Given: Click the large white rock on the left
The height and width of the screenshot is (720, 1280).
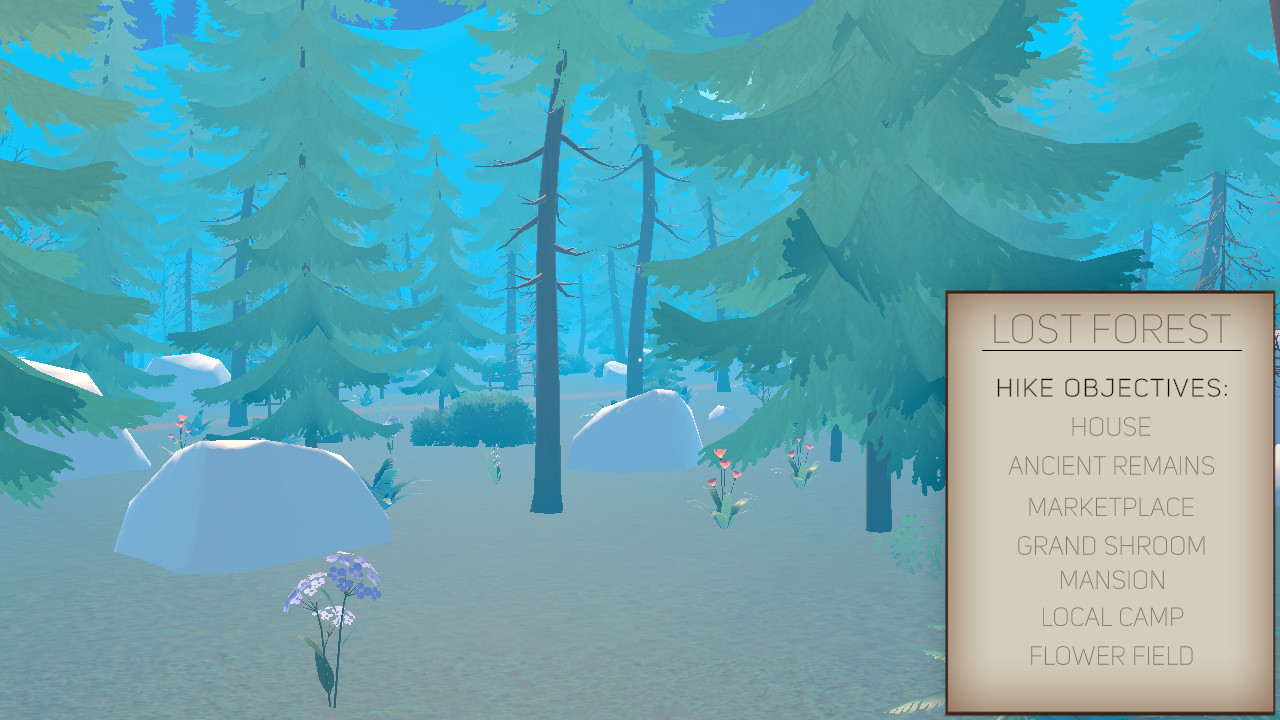Looking at the screenshot, I should (x=250, y=505).
